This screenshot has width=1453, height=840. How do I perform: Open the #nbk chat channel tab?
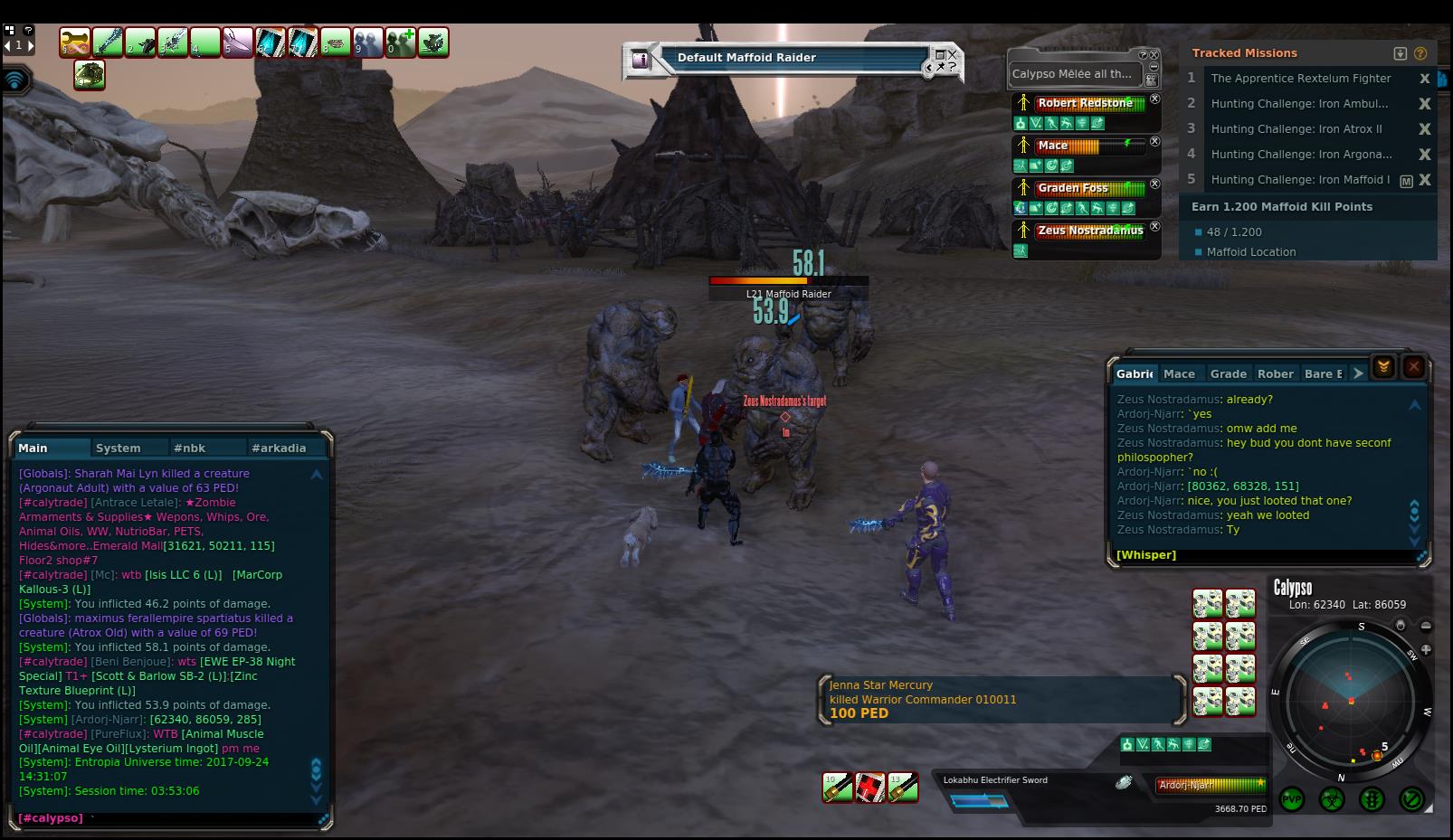pos(190,448)
